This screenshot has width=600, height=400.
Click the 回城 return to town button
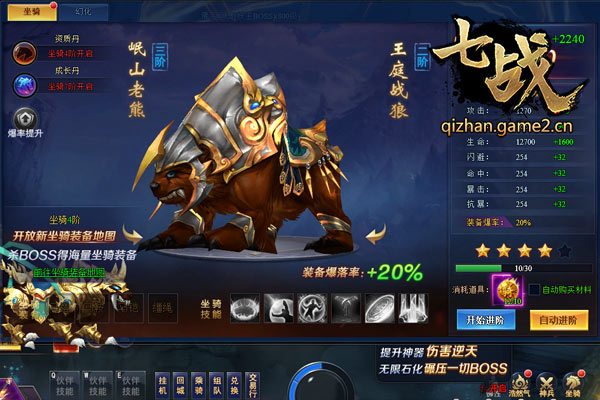point(182,386)
